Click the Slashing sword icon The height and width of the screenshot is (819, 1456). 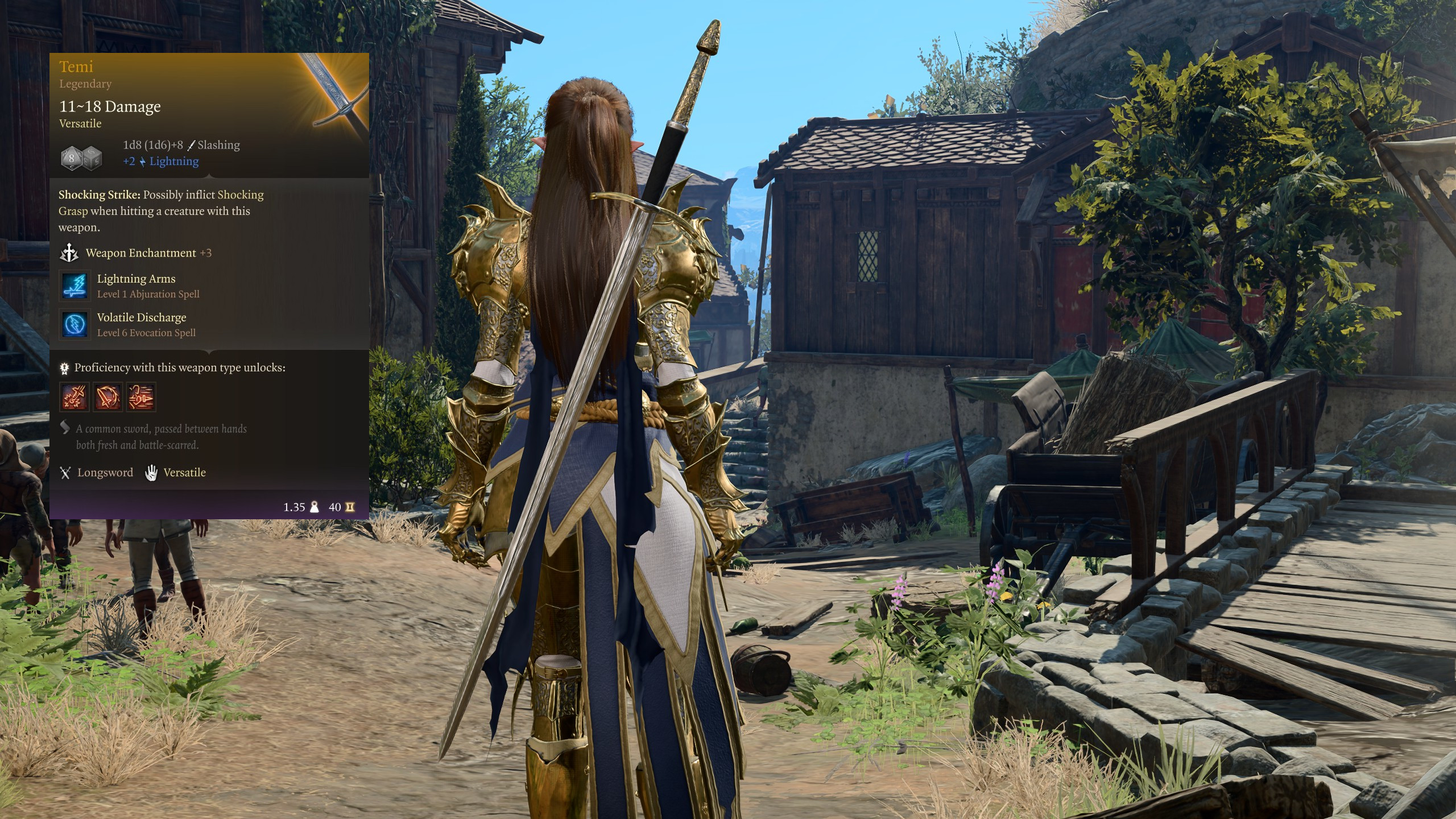191,146
